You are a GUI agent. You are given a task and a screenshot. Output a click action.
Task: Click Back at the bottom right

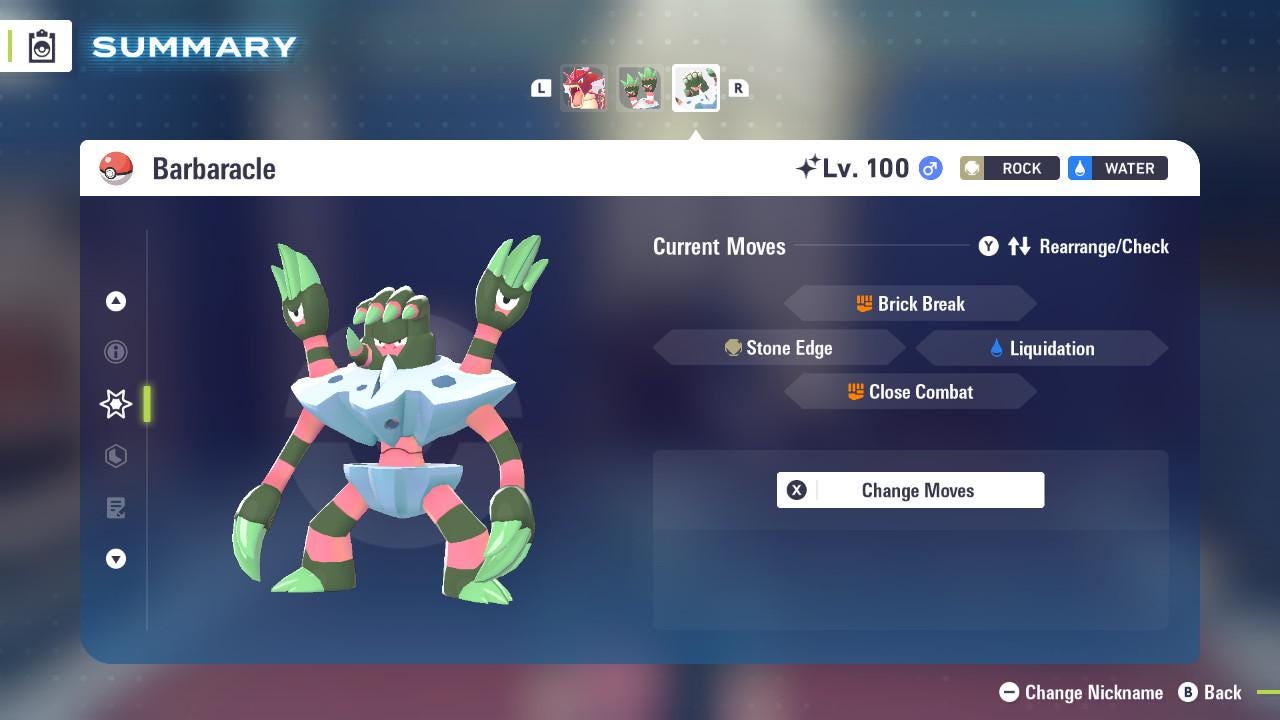[1211, 692]
